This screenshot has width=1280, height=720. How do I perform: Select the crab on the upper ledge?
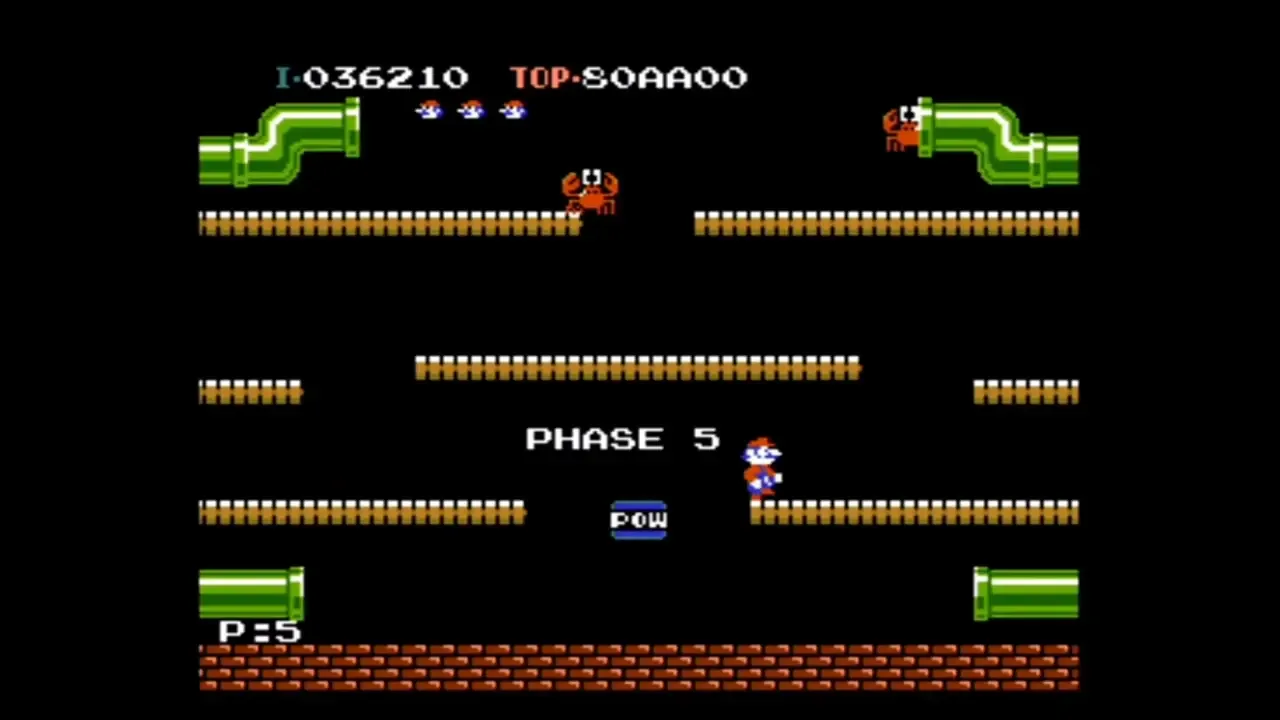592,190
